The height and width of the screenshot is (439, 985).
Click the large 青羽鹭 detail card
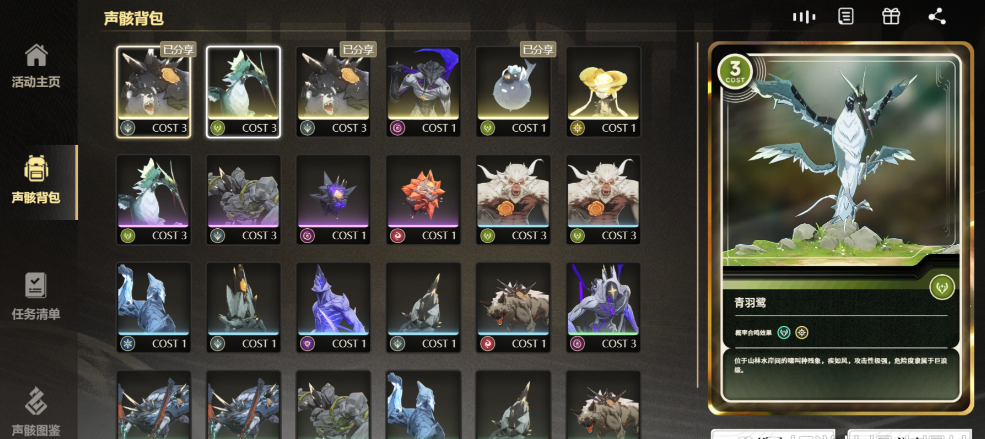tap(840, 227)
